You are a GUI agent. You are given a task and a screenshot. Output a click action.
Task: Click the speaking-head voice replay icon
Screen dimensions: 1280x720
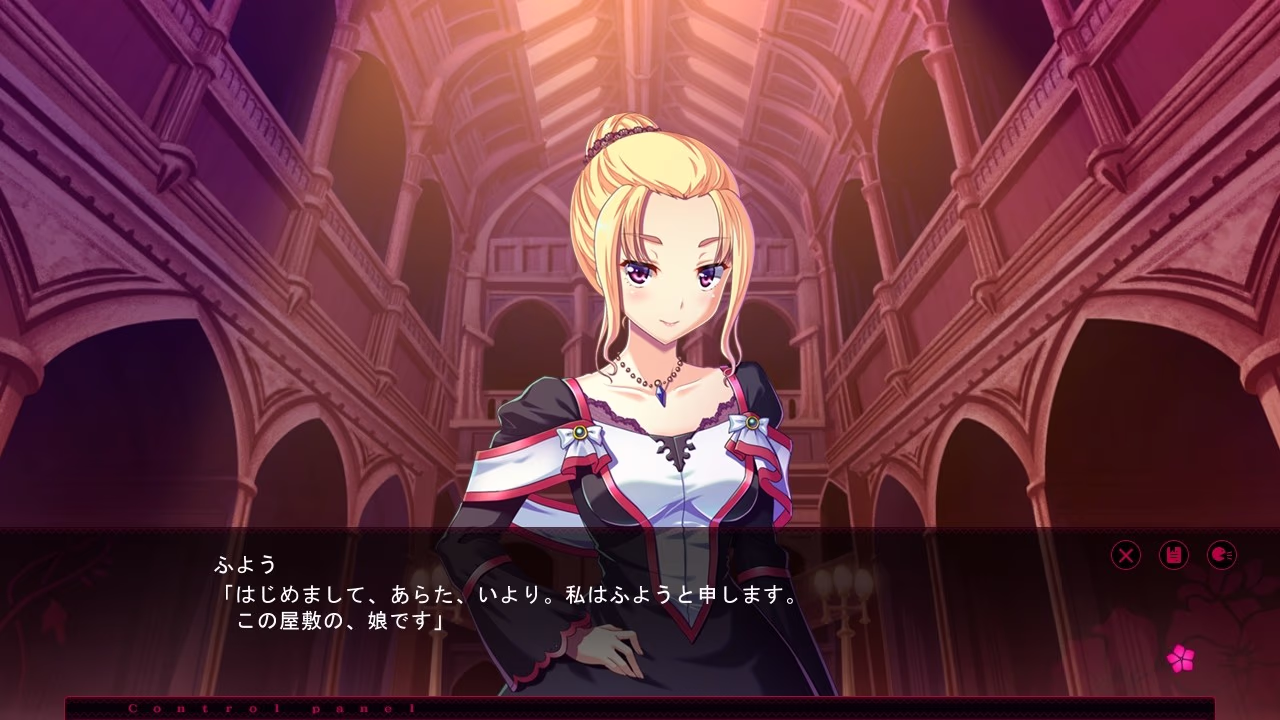click(x=1222, y=555)
